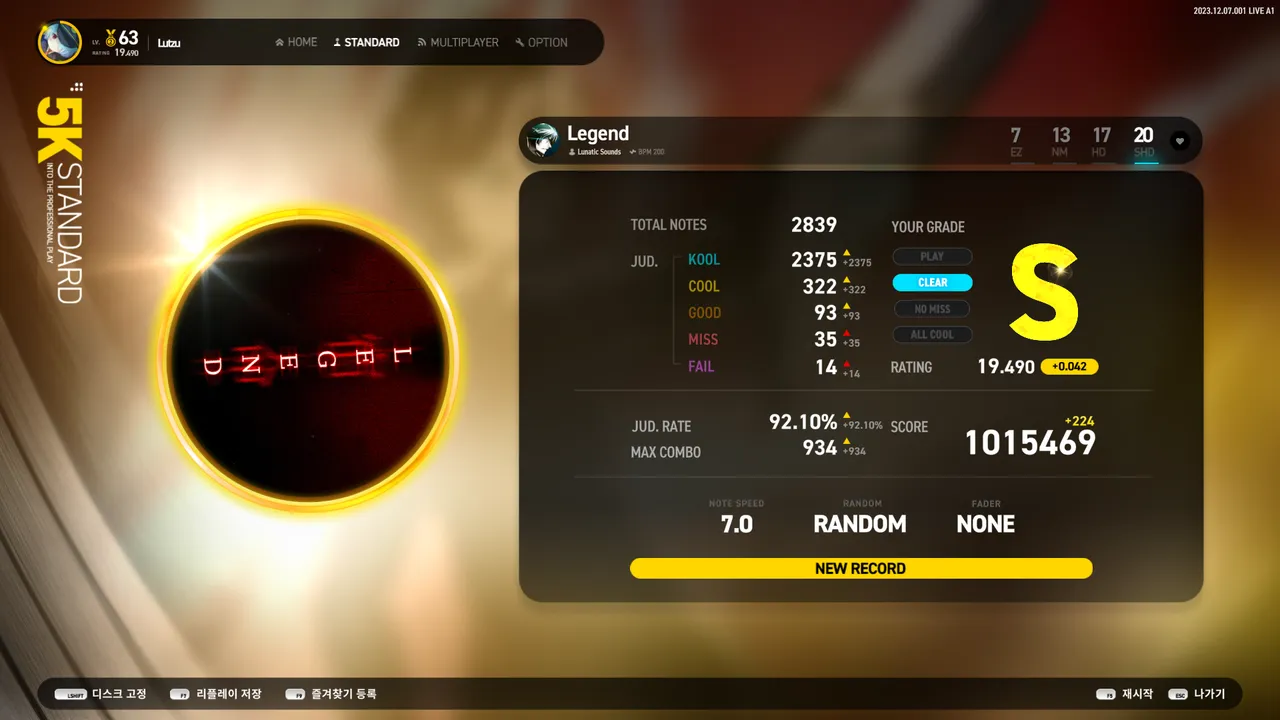The image size is (1280, 720).
Task: Click the player profile avatar
Action: [x=60, y=42]
